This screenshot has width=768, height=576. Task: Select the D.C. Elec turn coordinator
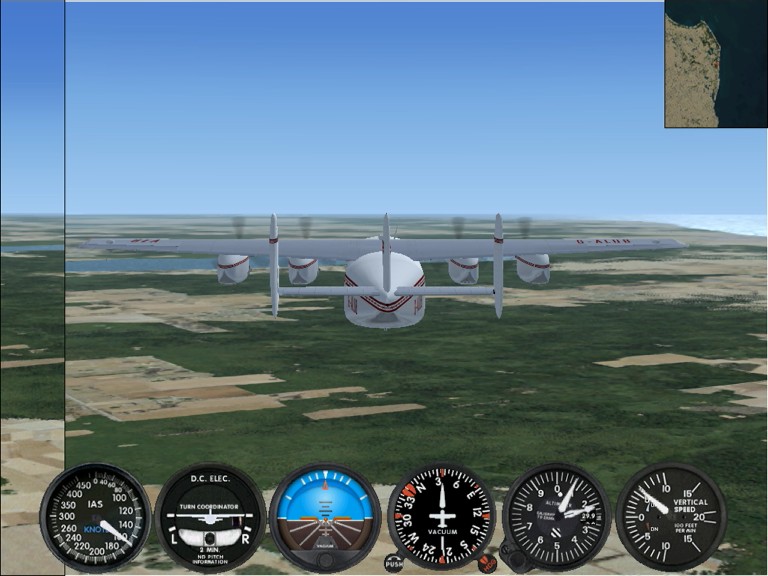pyautogui.click(x=210, y=516)
